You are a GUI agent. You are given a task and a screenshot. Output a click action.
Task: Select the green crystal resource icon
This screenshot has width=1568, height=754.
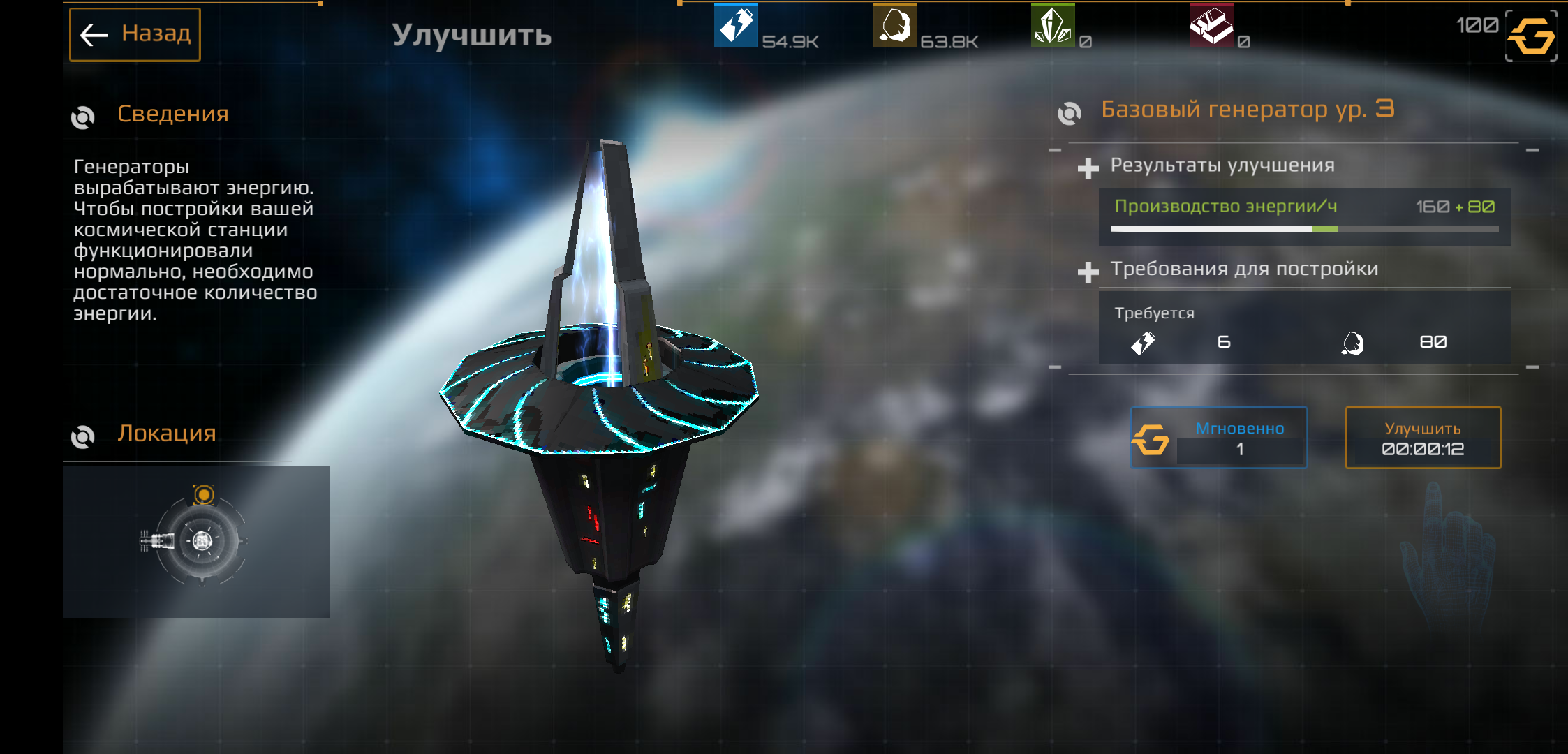pyautogui.click(x=1053, y=26)
